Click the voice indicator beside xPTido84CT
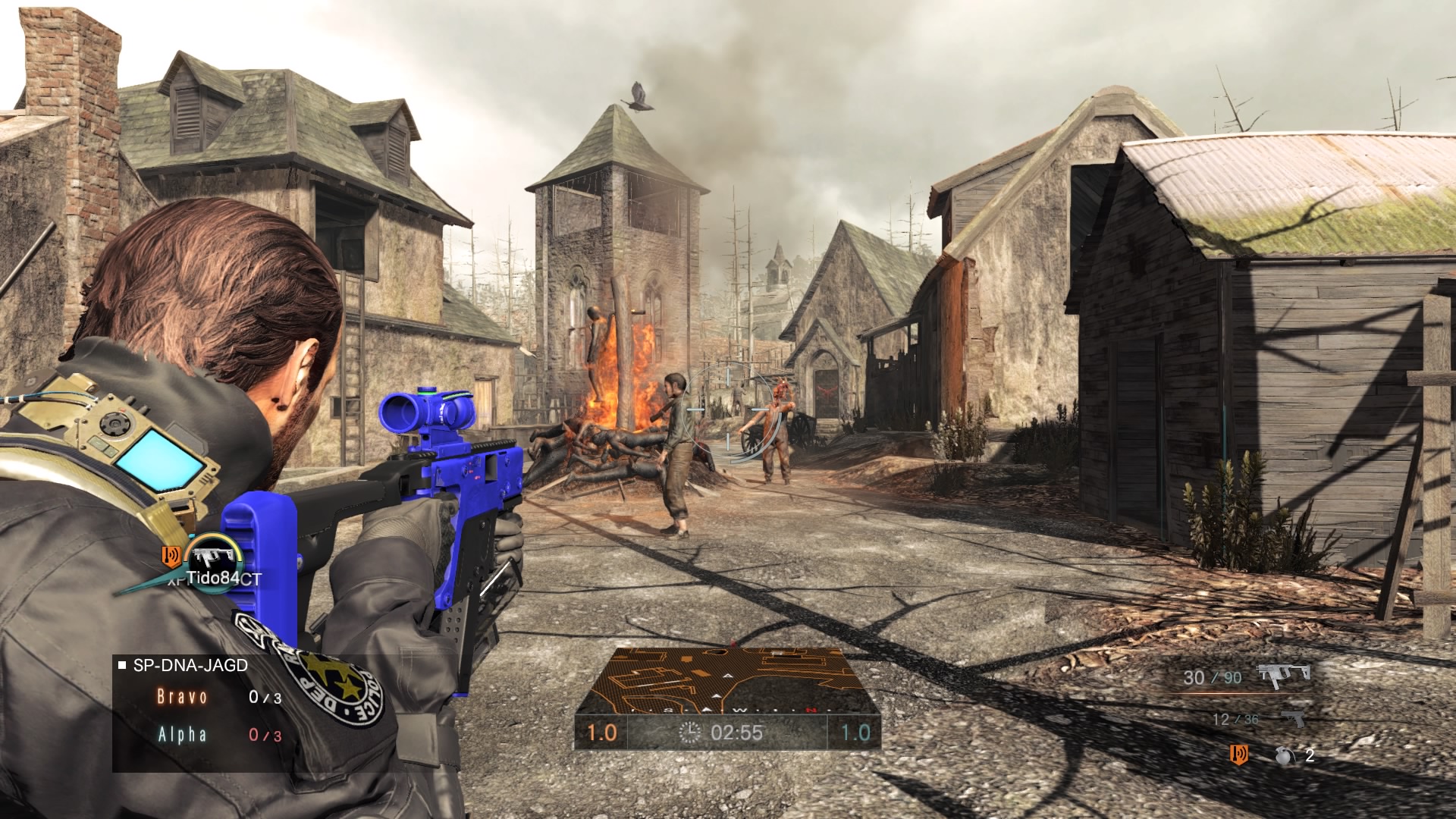Viewport: 1456px width, 819px height. coord(172,554)
